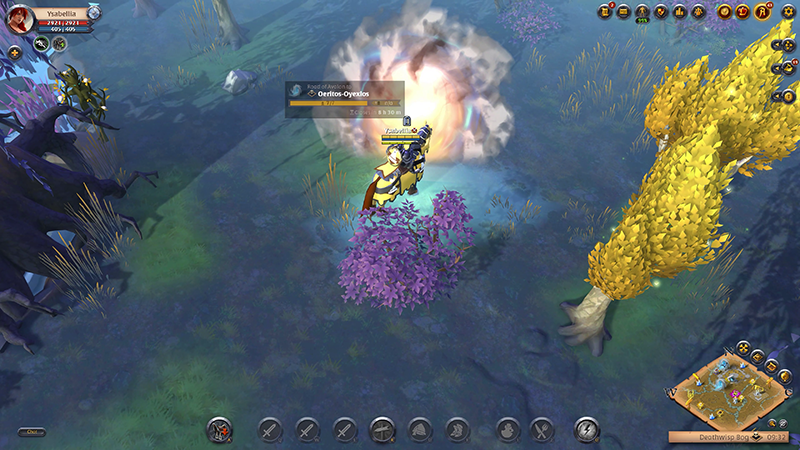Click the red icon with notification badge 43
The height and width of the screenshot is (450, 800).
click(x=761, y=12)
